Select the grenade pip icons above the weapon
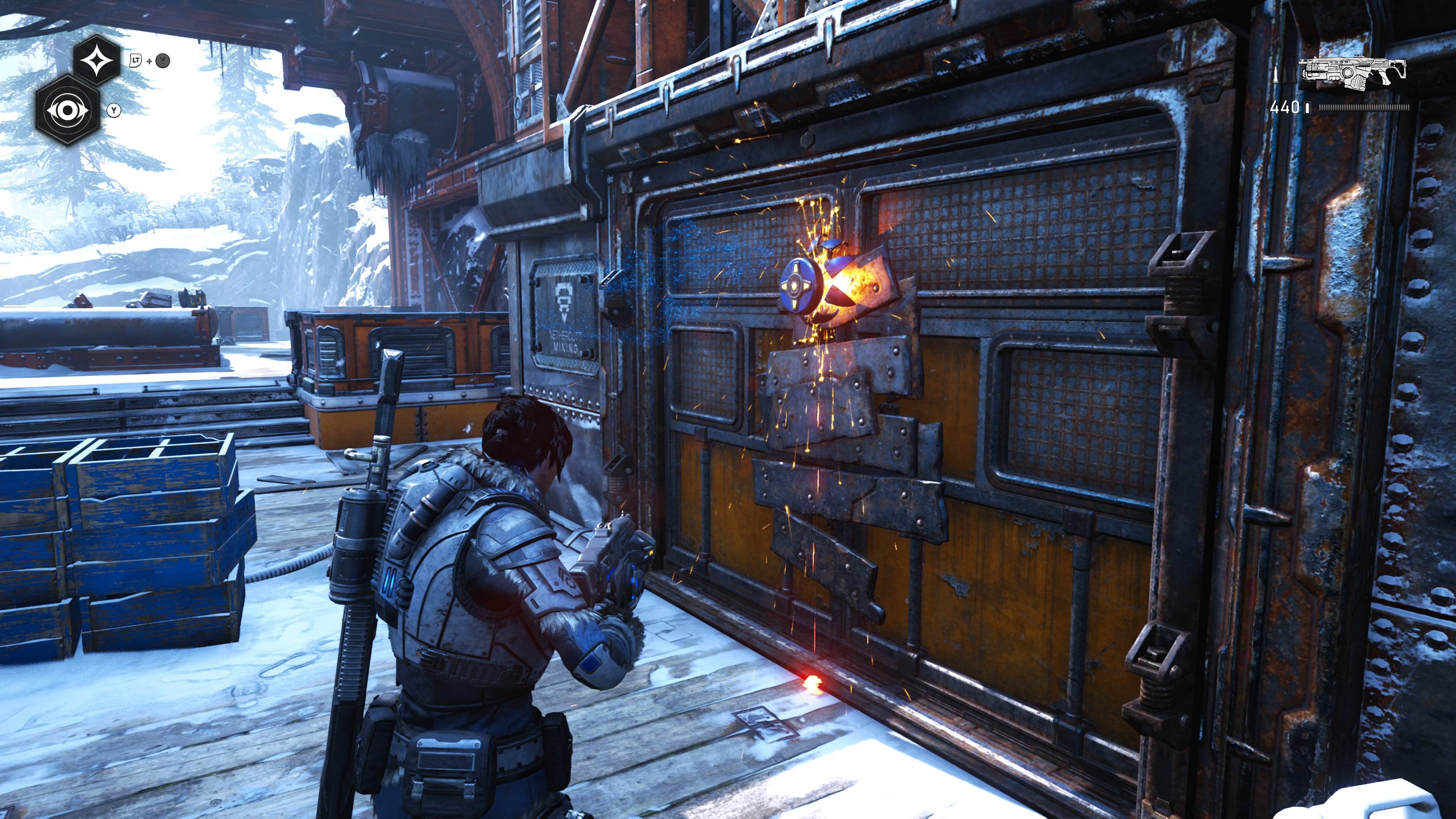The height and width of the screenshot is (819, 1456). [1284, 75]
